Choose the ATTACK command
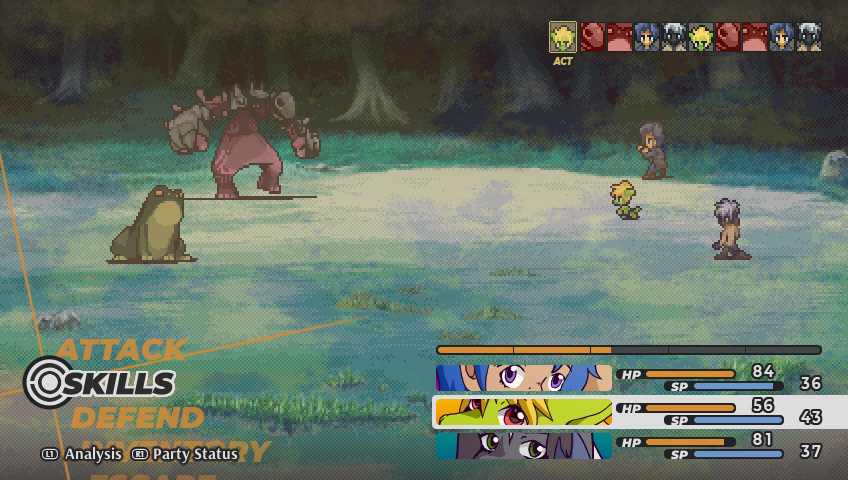This screenshot has width=848, height=480. [x=121, y=350]
